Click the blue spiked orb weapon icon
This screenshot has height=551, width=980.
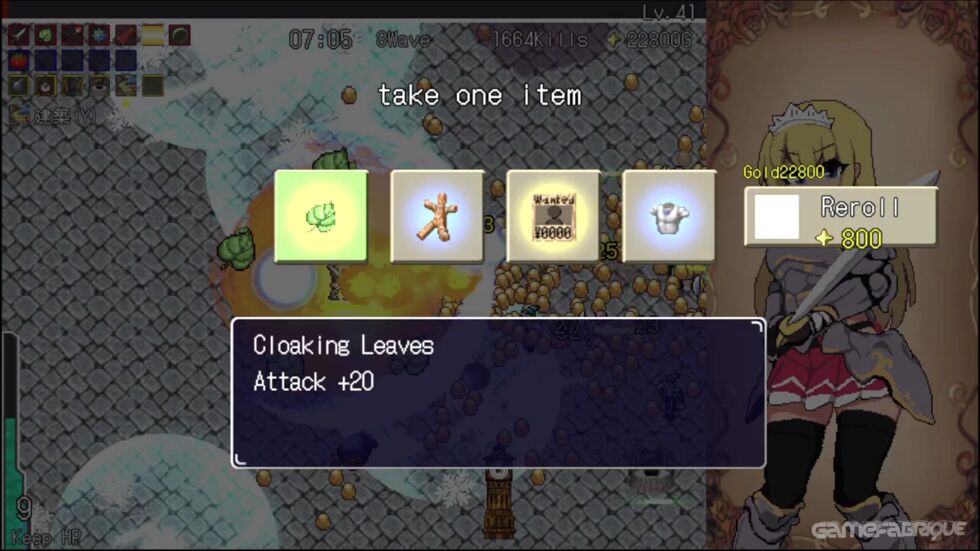click(98, 36)
